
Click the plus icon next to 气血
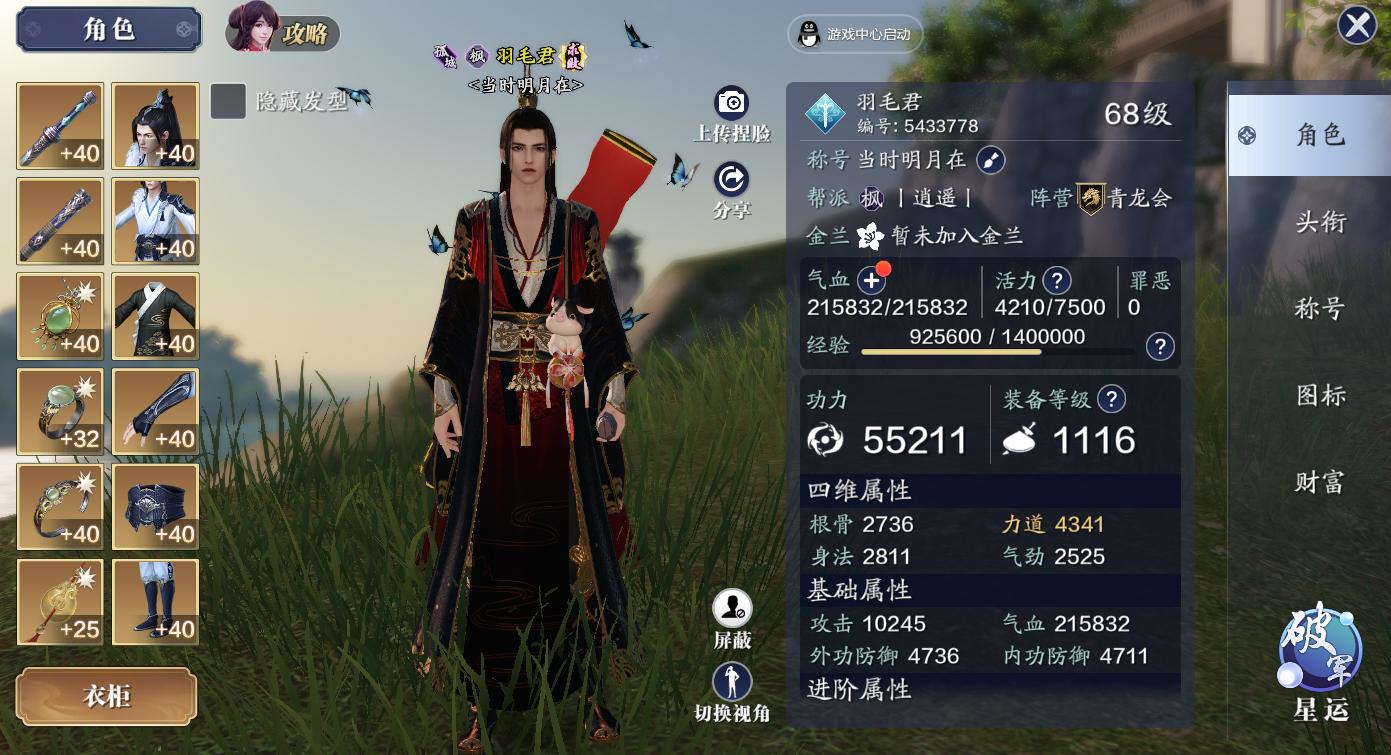[x=874, y=280]
